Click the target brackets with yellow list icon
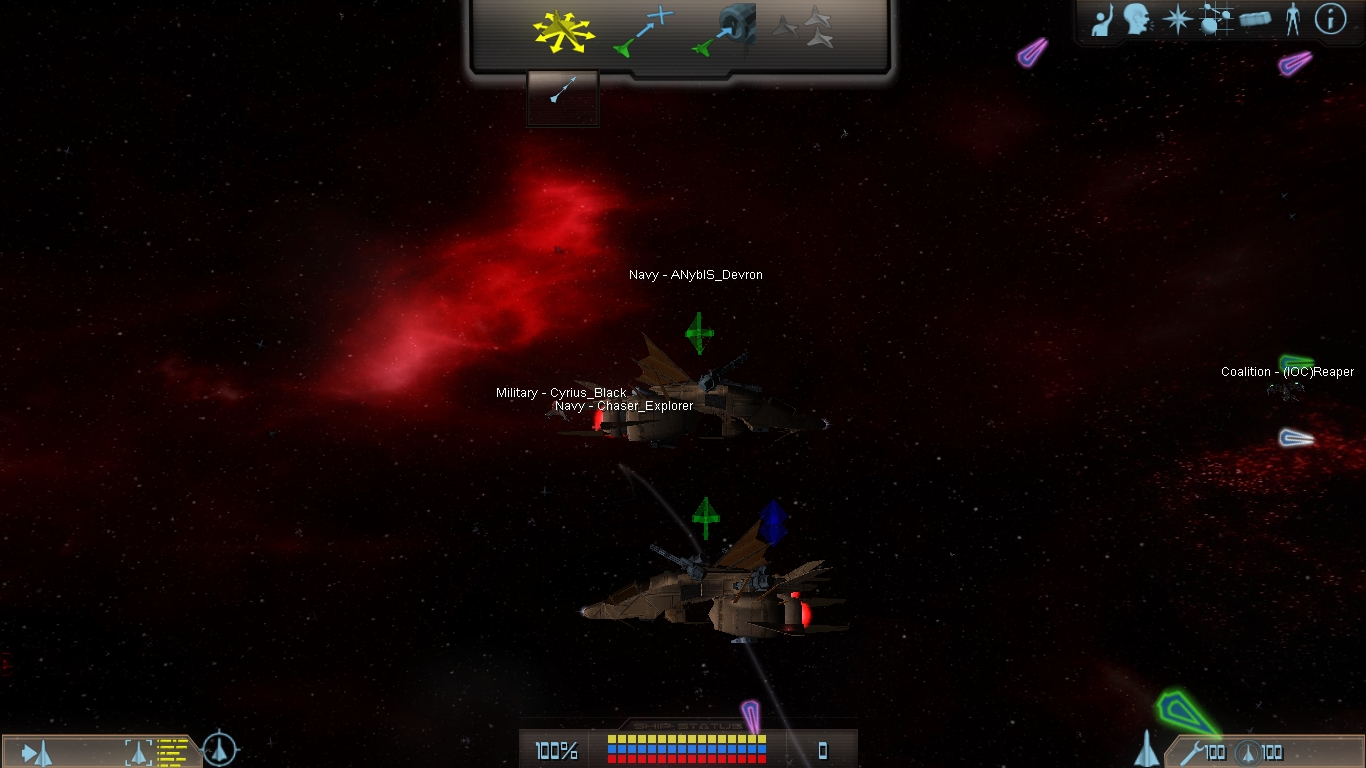Image resolution: width=1366 pixels, height=768 pixels. tap(157, 751)
